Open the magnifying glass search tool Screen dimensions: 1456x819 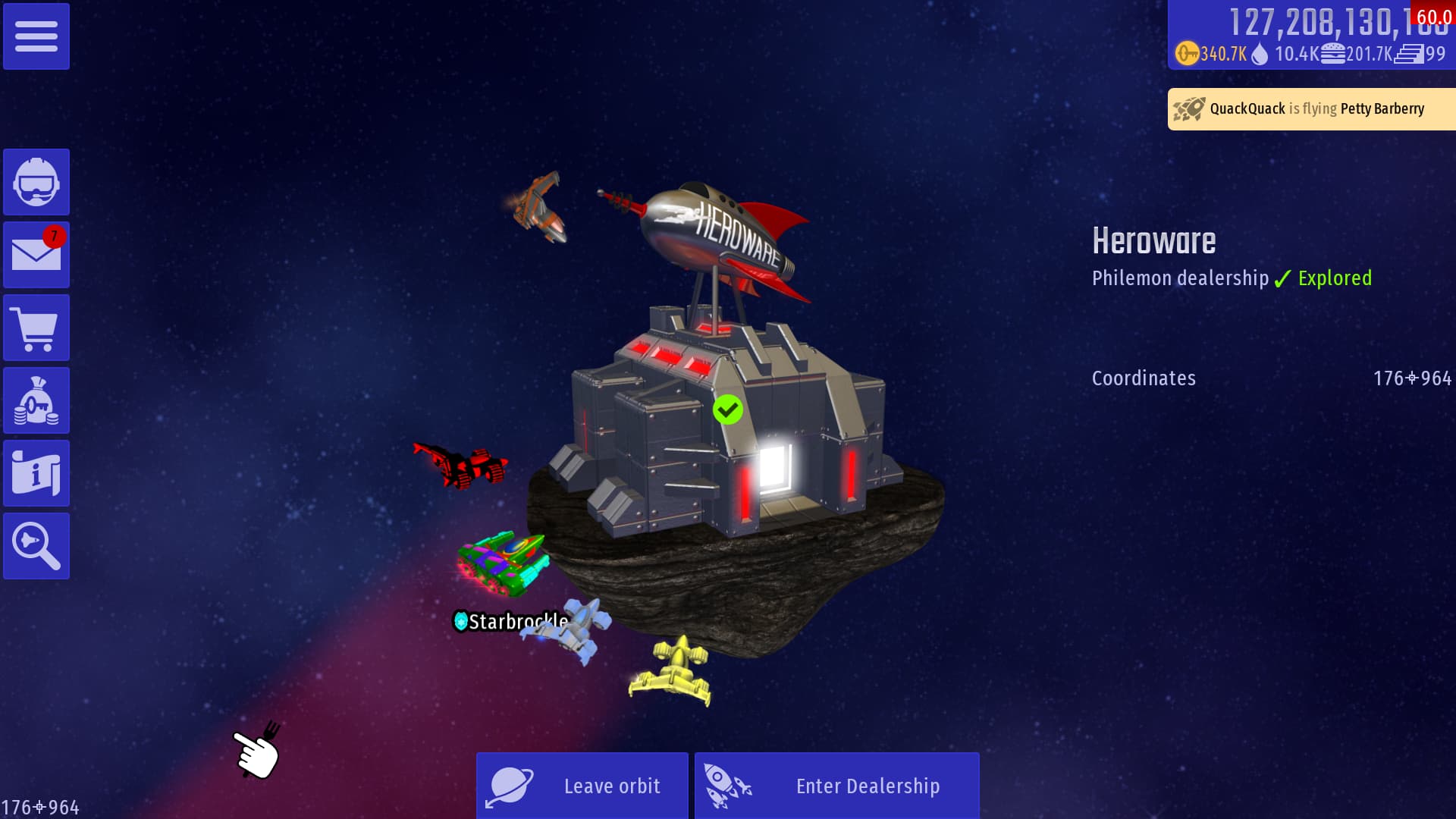pos(36,546)
